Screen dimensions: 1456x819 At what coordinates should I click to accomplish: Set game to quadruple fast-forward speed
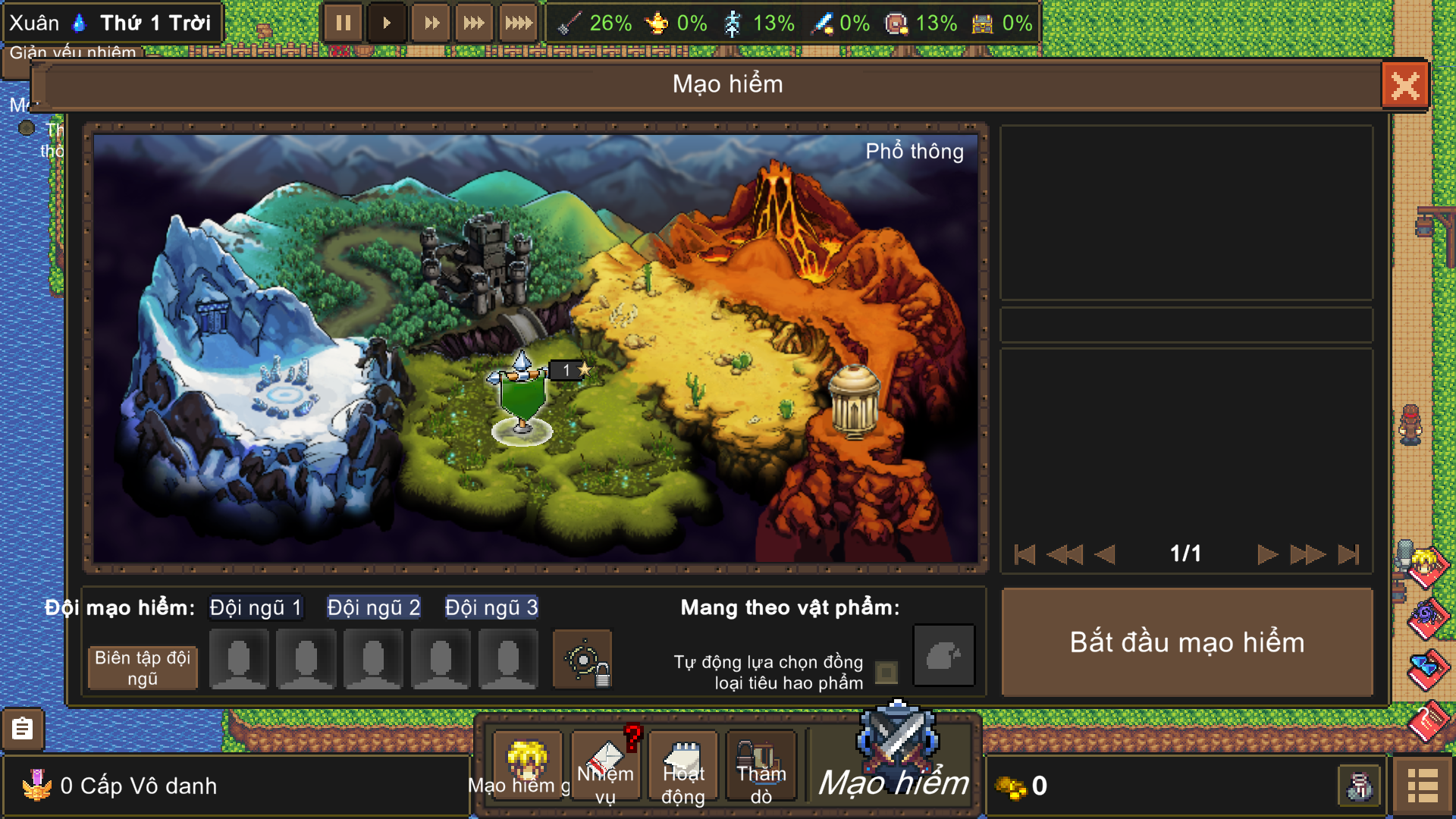[x=519, y=24]
